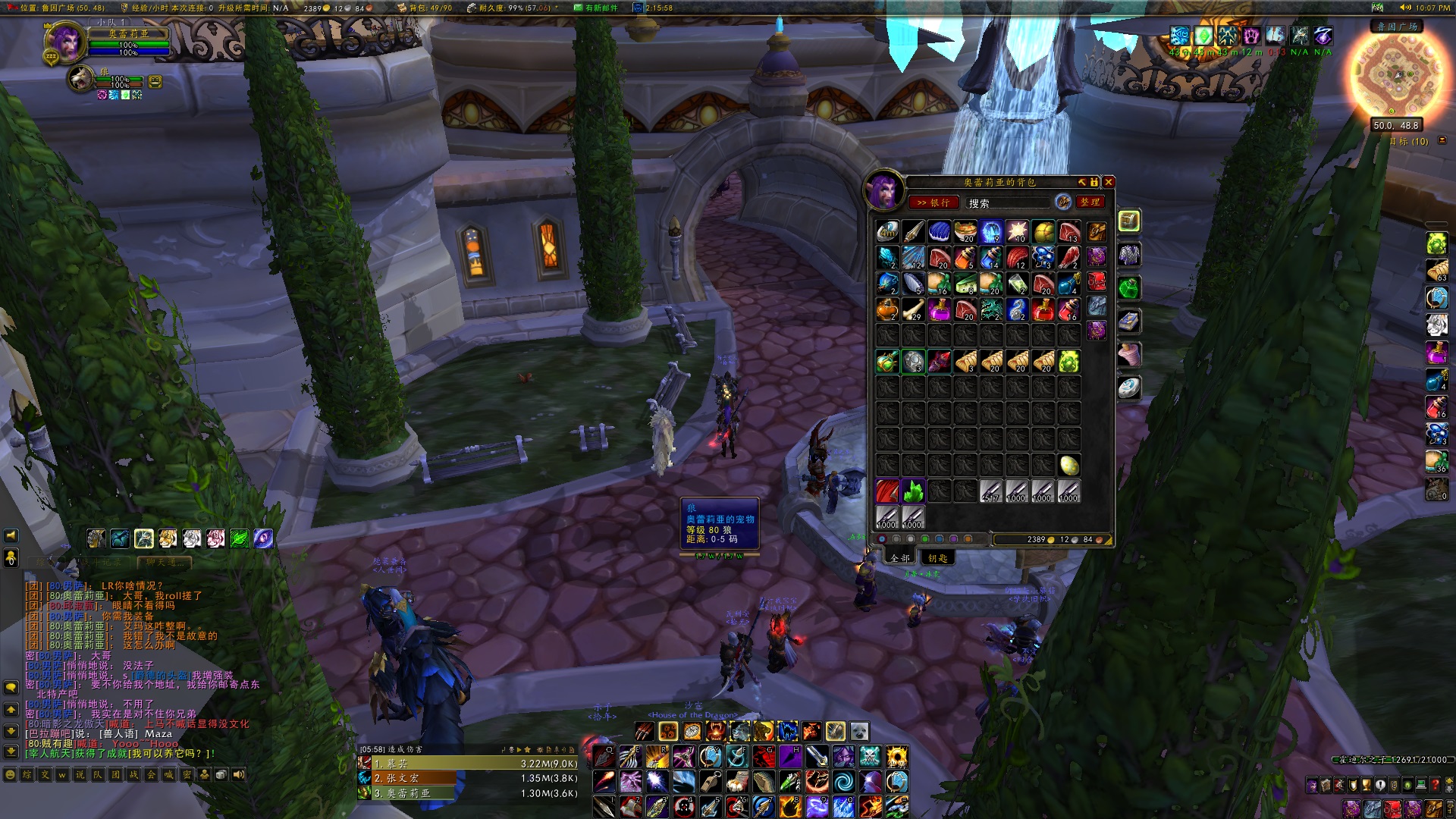Close the backpack window
This screenshot has width=1456, height=819.
pyautogui.click(x=1108, y=182)
